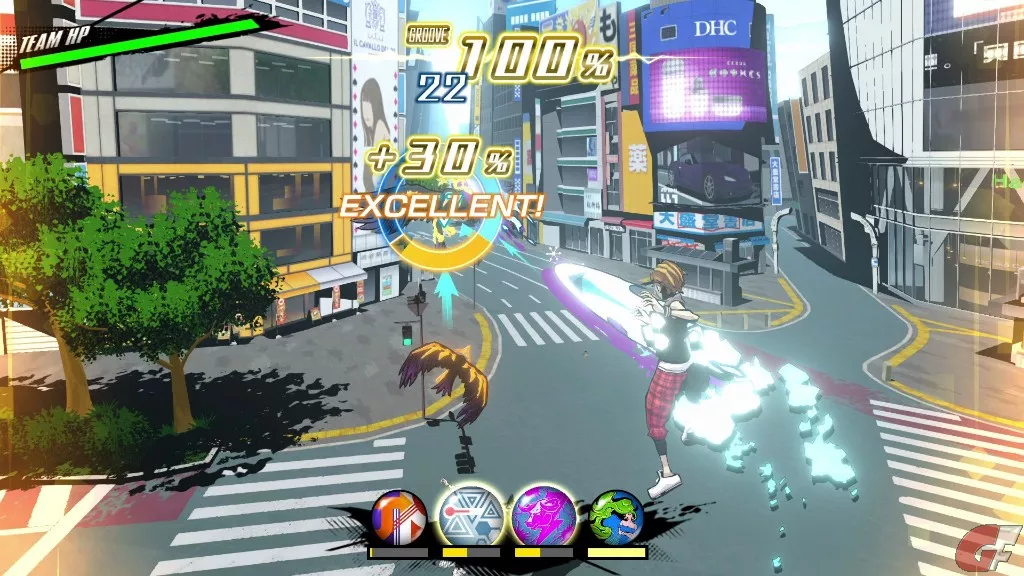Select the green-haired woman pin
Screen dimensions: 1024x576
click(616, 516)
